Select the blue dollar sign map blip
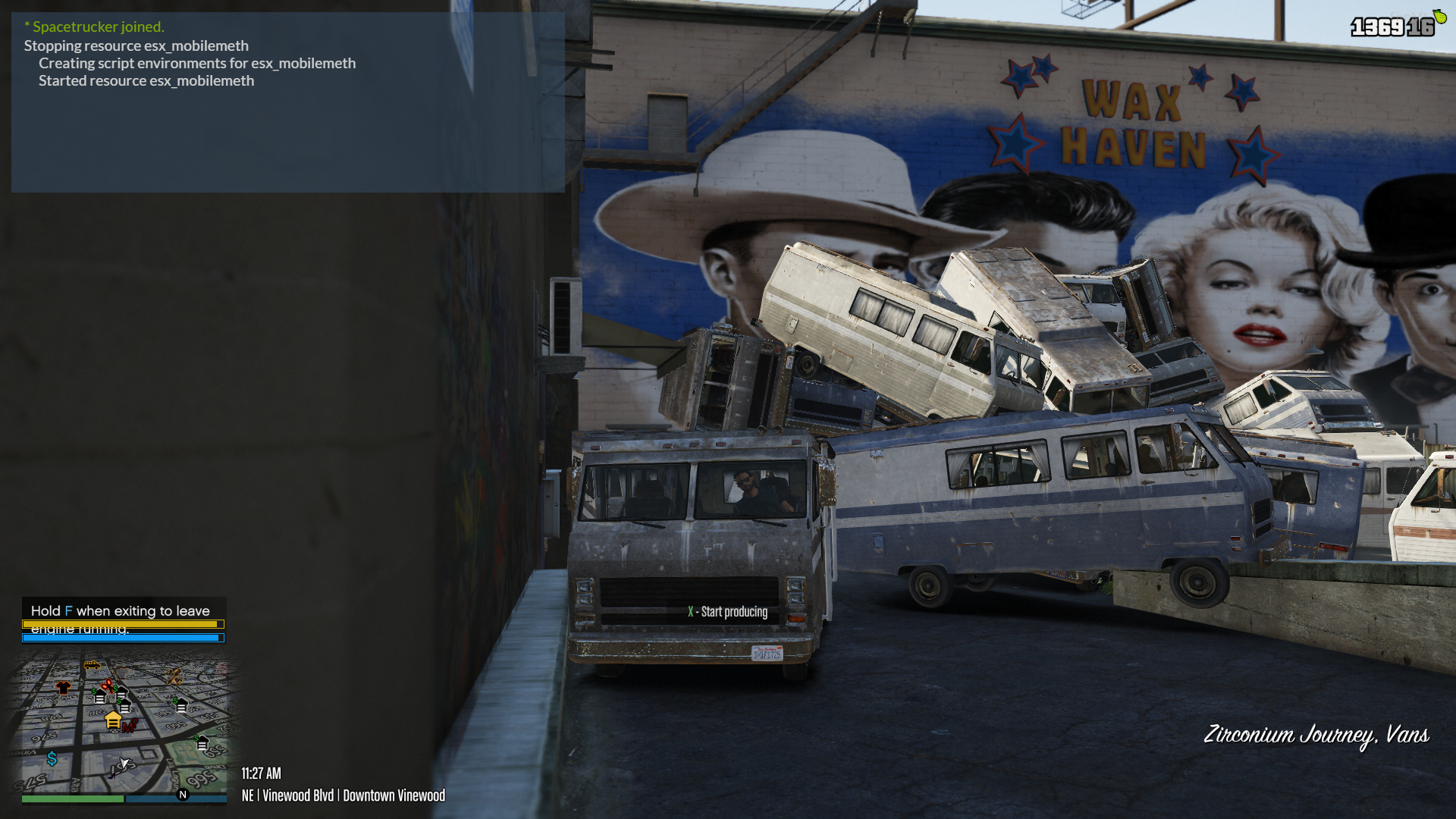The width and height of the screenshot is (1456, 819). pyautogui.click(x=52, y=758)
